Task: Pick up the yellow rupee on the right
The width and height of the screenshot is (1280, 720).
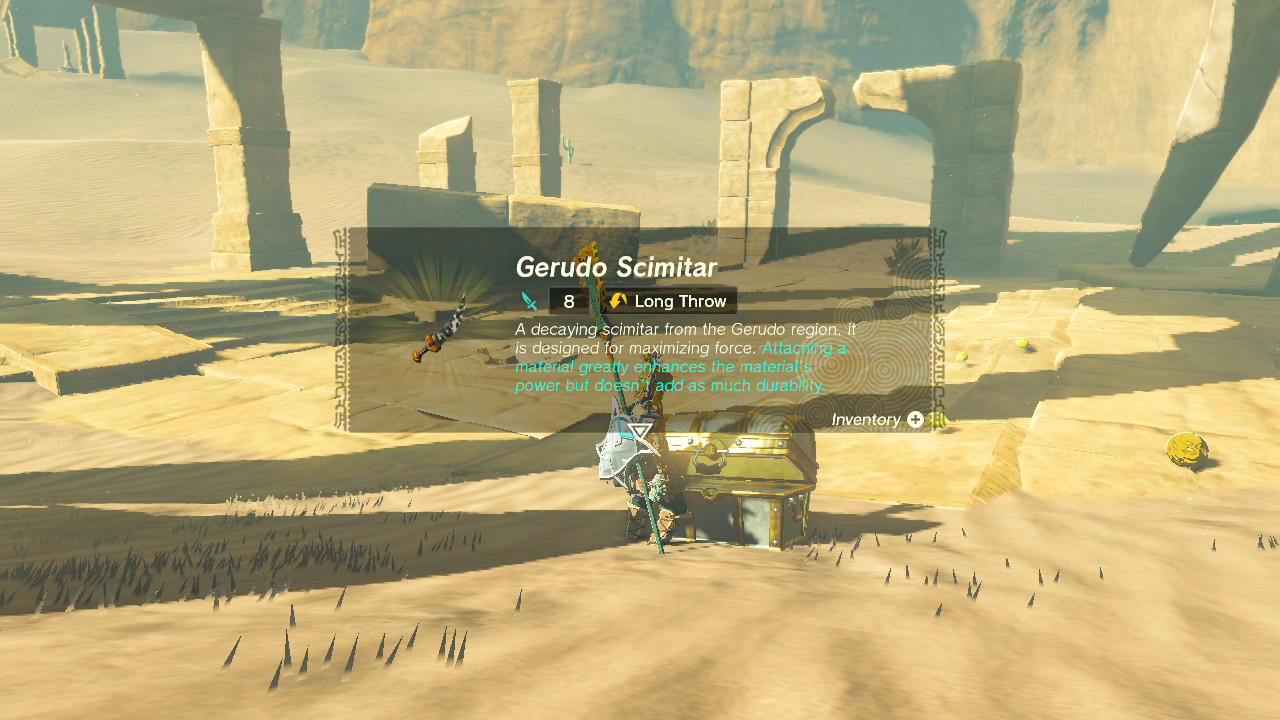Action: tap(1186, 450)
